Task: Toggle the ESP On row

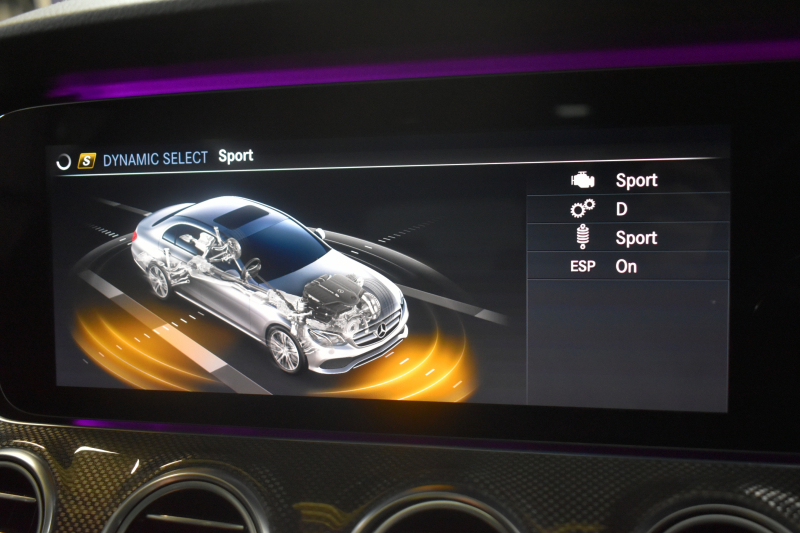Action: (x=628, y=266)
